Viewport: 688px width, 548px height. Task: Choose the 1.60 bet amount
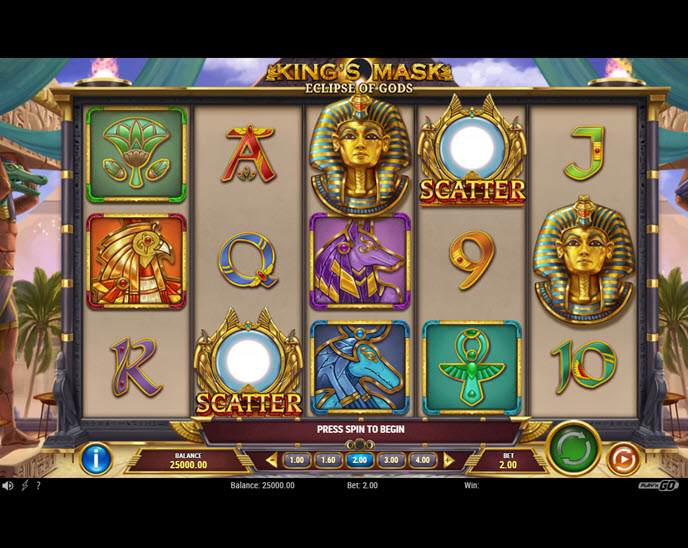pos(328,461)
